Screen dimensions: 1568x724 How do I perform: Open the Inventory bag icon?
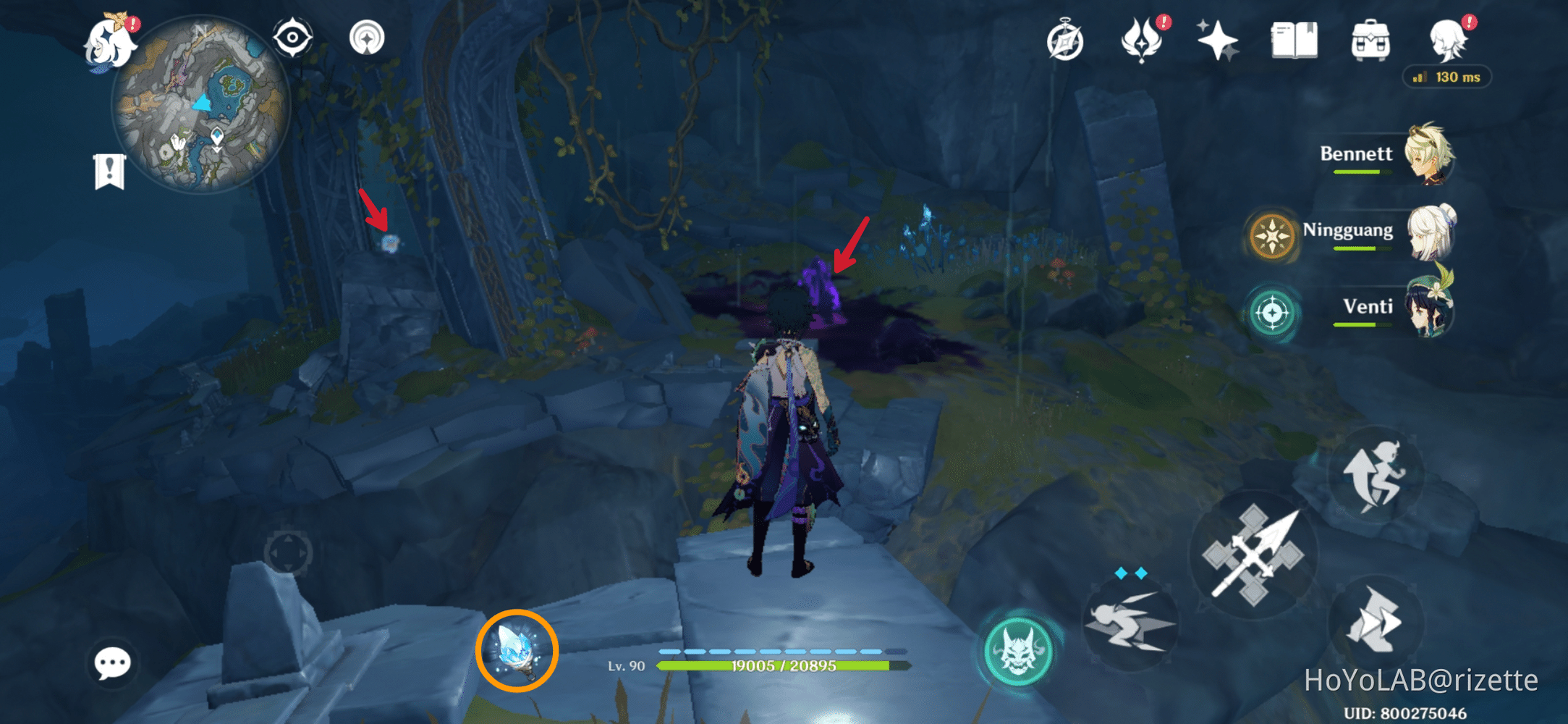coord(1370,41)
